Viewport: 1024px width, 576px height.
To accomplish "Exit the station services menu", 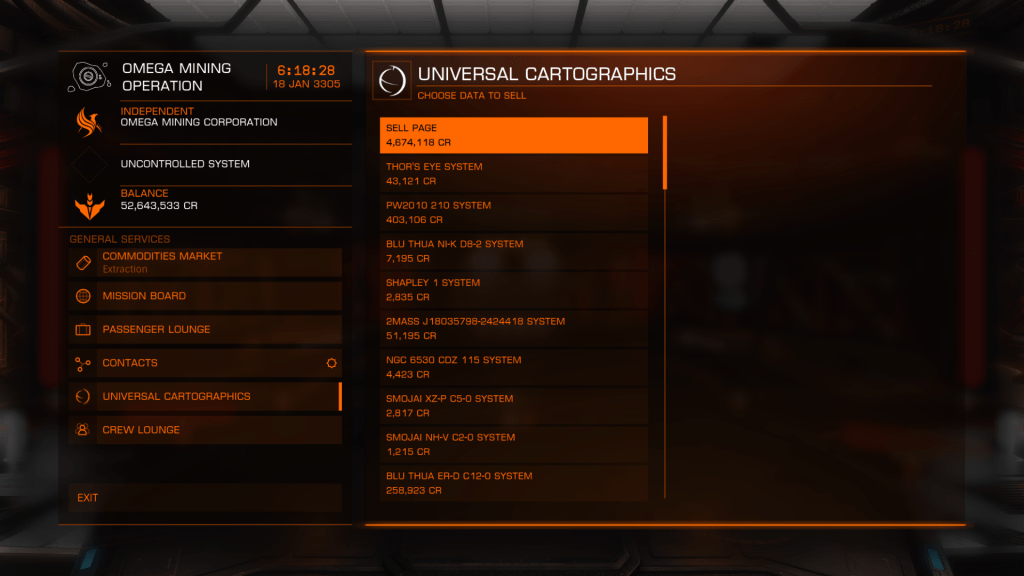I will click(x=205, y=497).
